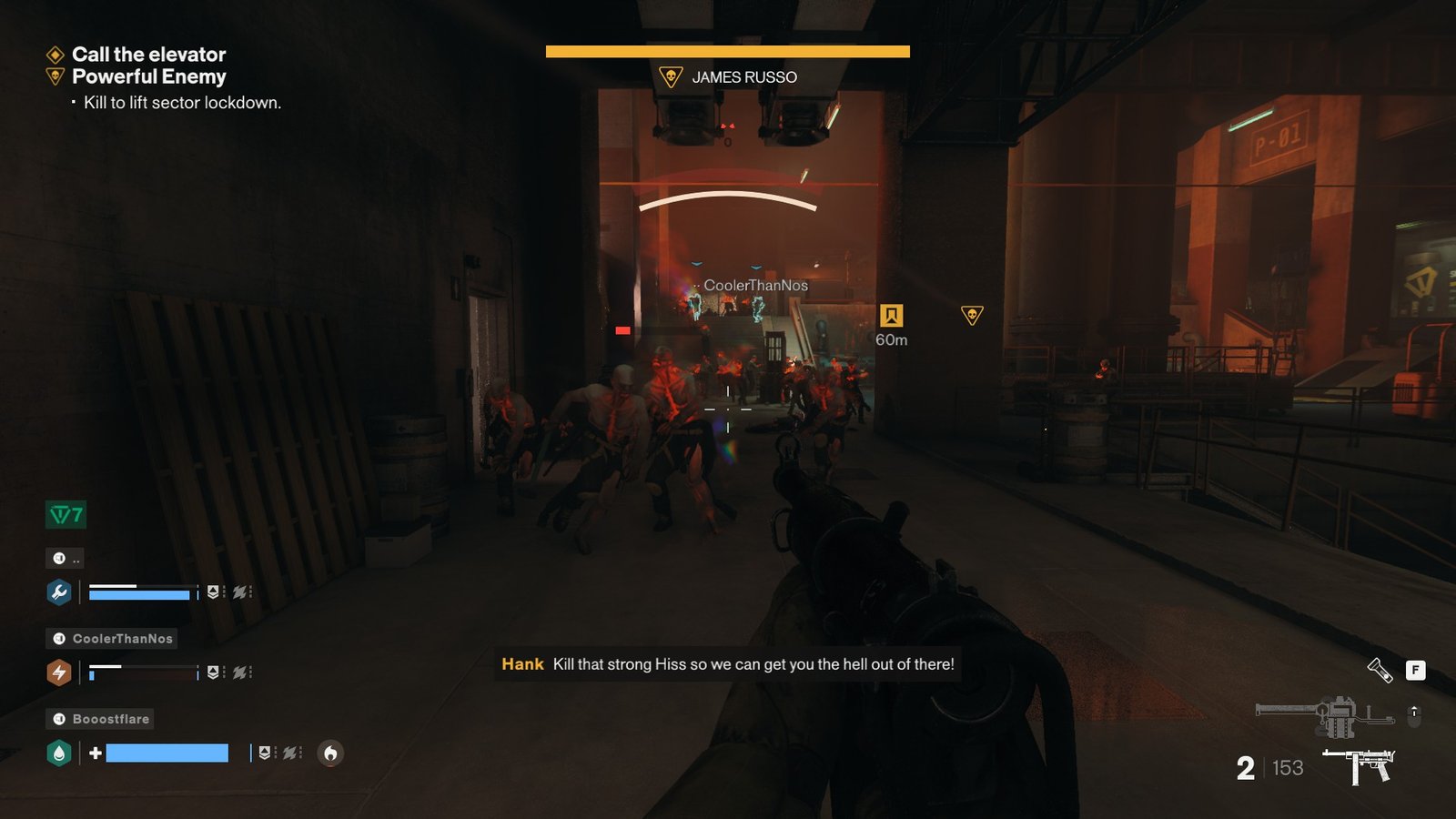Click the orange lightning Jump Kit icon
The image size is (1456, 819).
point(59,672)
